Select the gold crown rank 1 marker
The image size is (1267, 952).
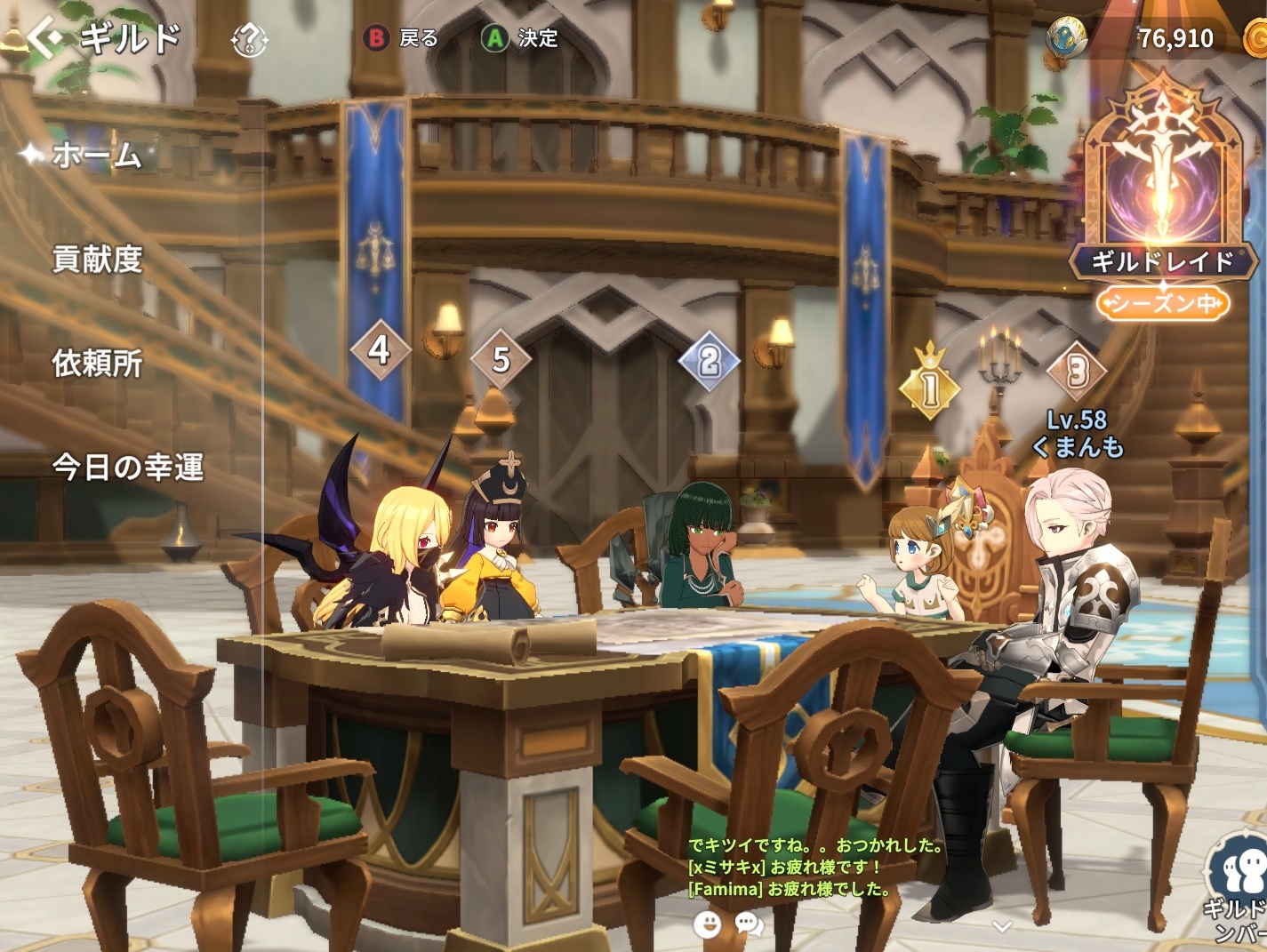(x=930, y=387)
